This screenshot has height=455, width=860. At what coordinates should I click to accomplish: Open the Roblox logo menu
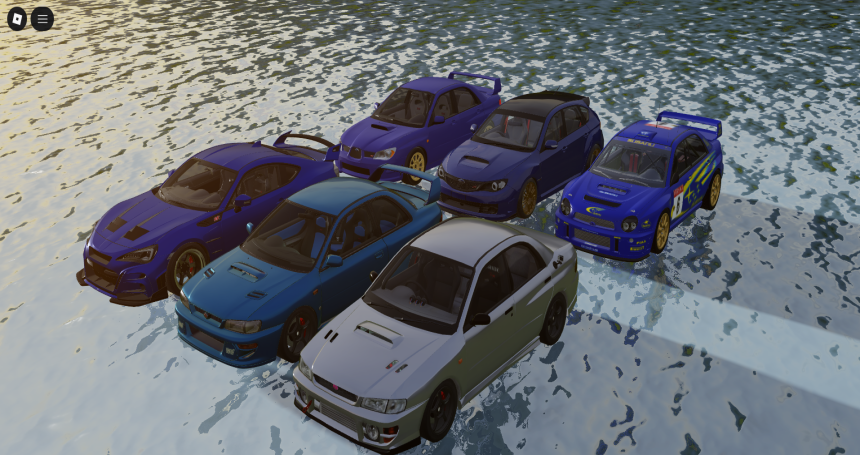(18, 18)
